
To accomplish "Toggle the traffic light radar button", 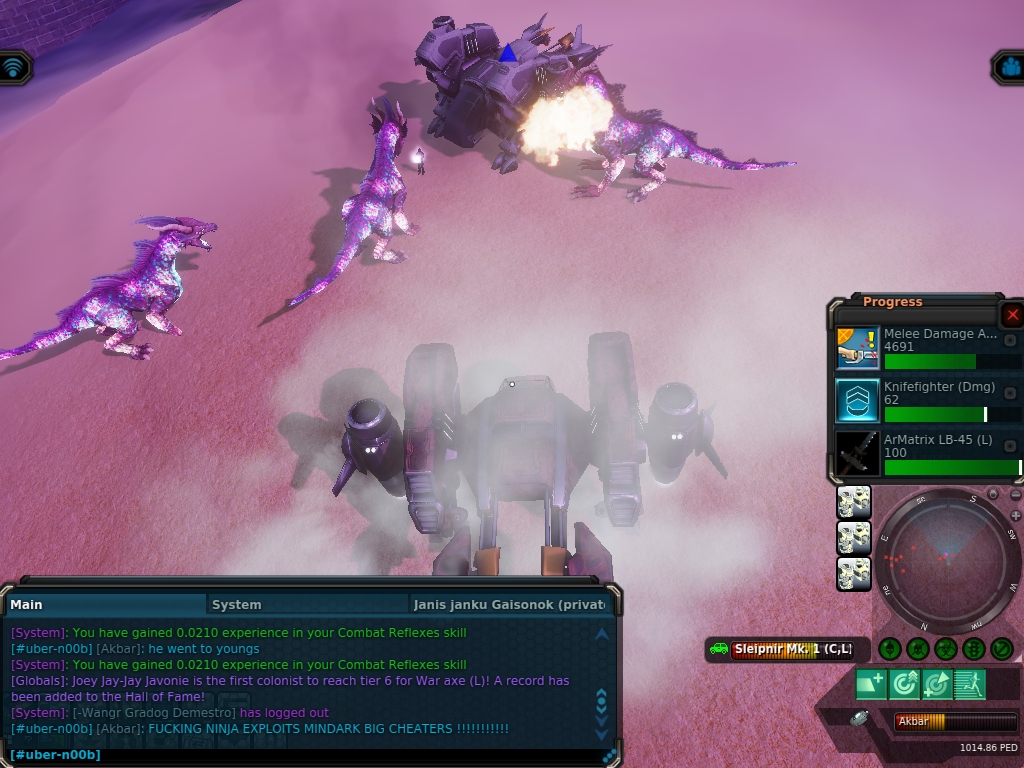I will tap(973, 649).
